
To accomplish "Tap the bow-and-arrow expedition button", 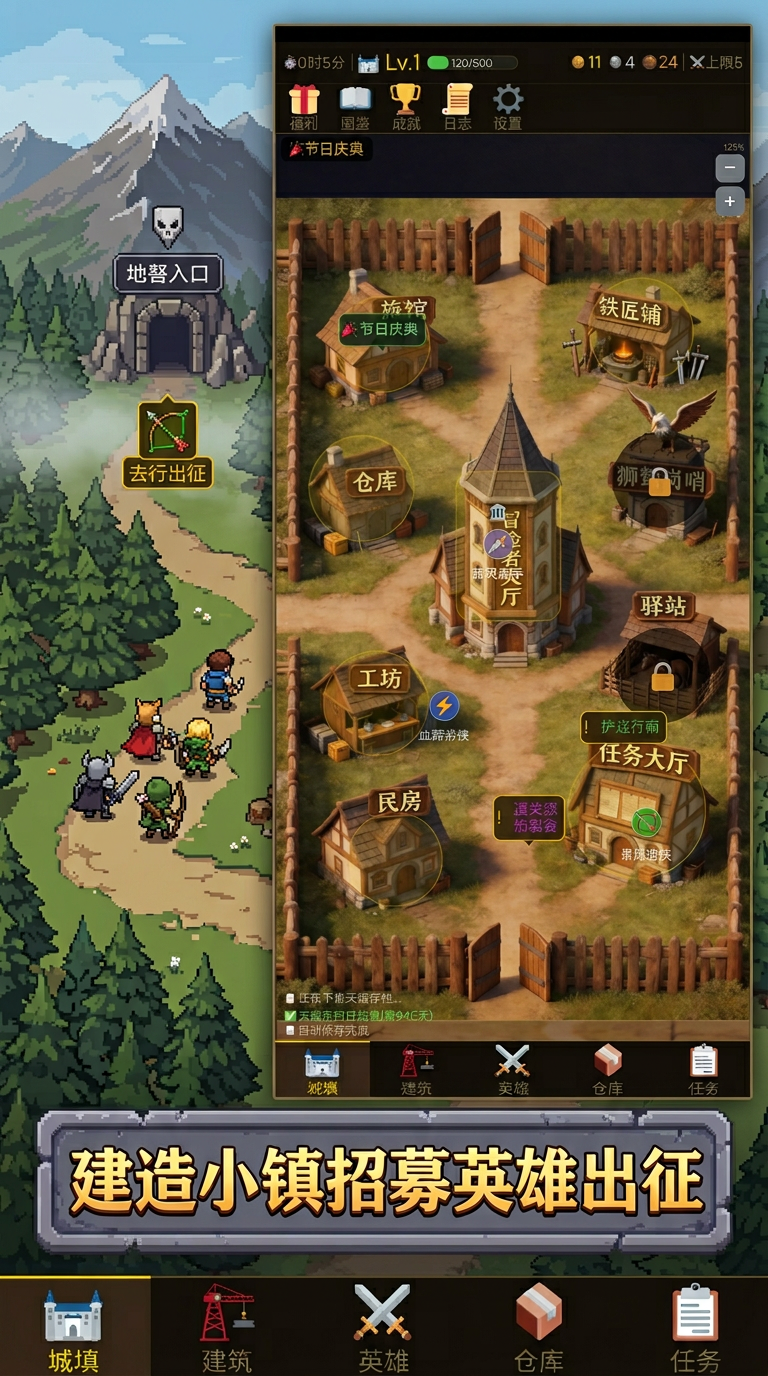I will pos(167,432).
